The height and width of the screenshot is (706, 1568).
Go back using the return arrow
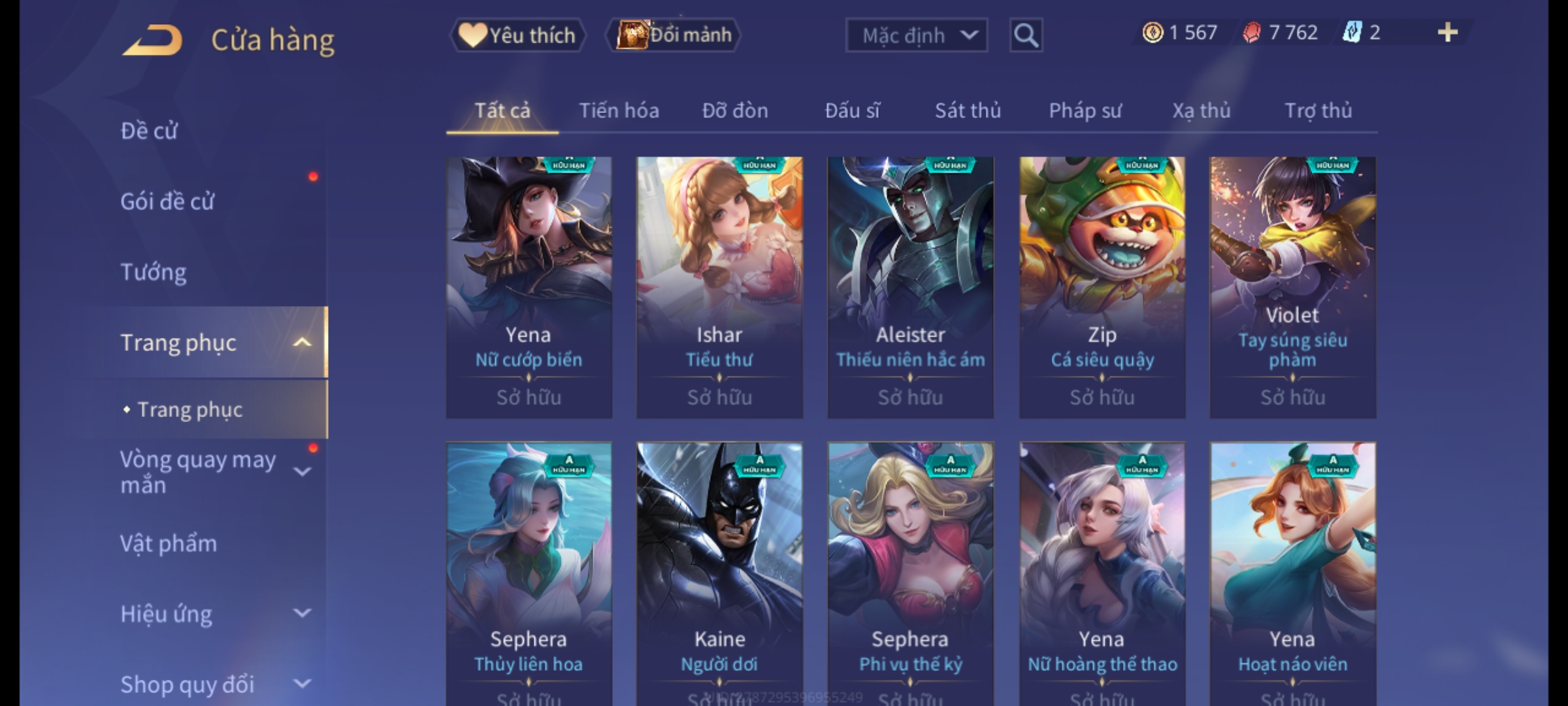152,41
